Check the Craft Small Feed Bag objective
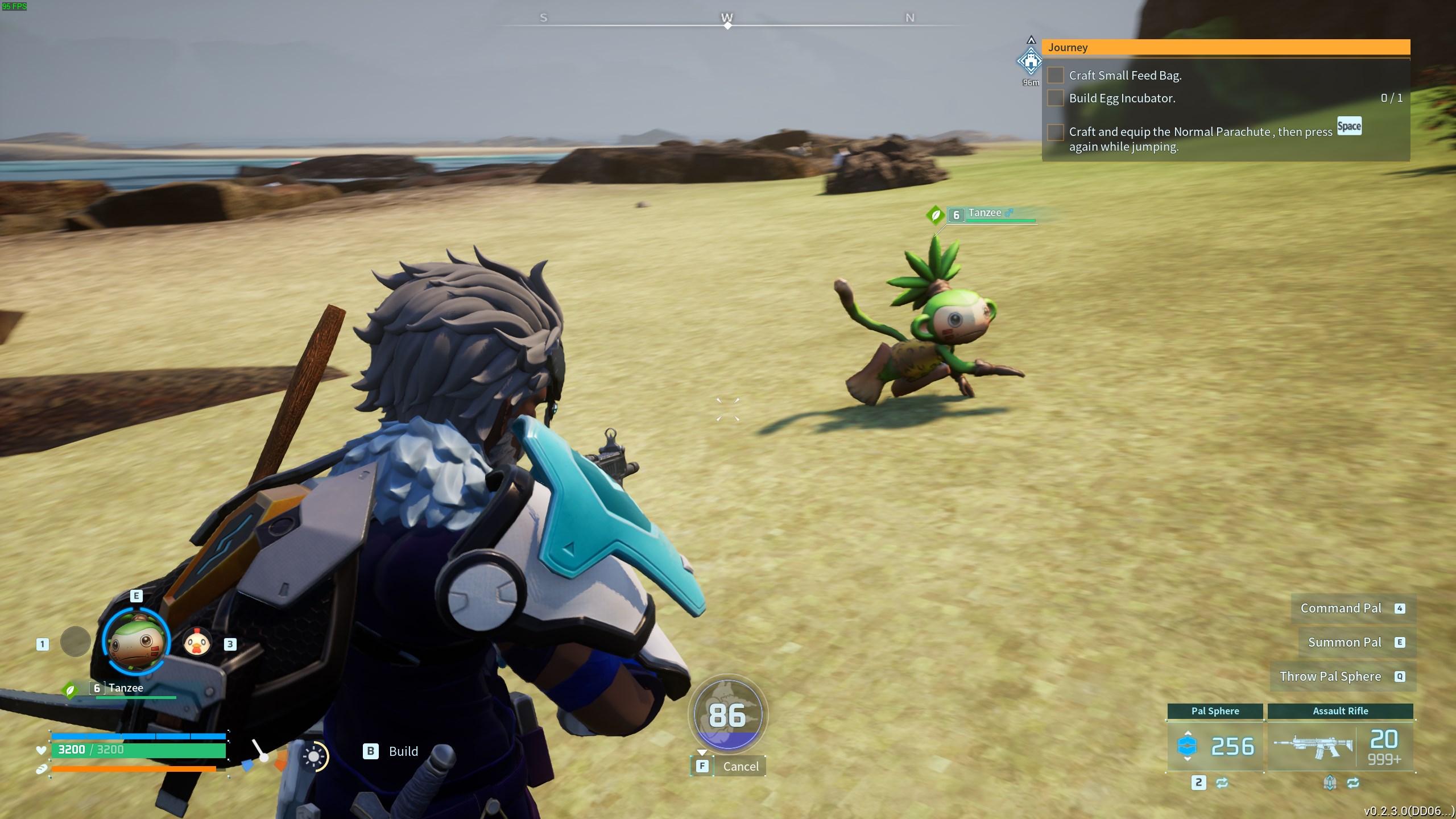This screenshot has height=819, width=1456. (1056, 75)
